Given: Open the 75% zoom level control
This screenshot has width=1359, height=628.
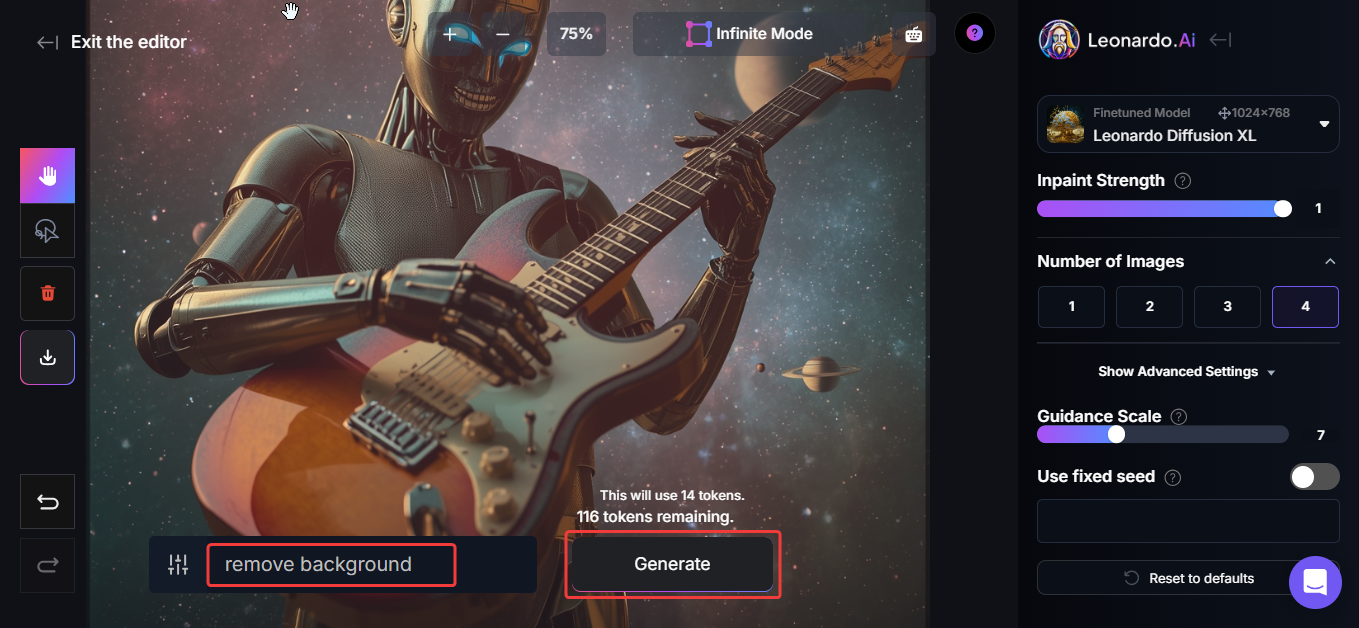Looking at the screenshot, I should 576,34.
